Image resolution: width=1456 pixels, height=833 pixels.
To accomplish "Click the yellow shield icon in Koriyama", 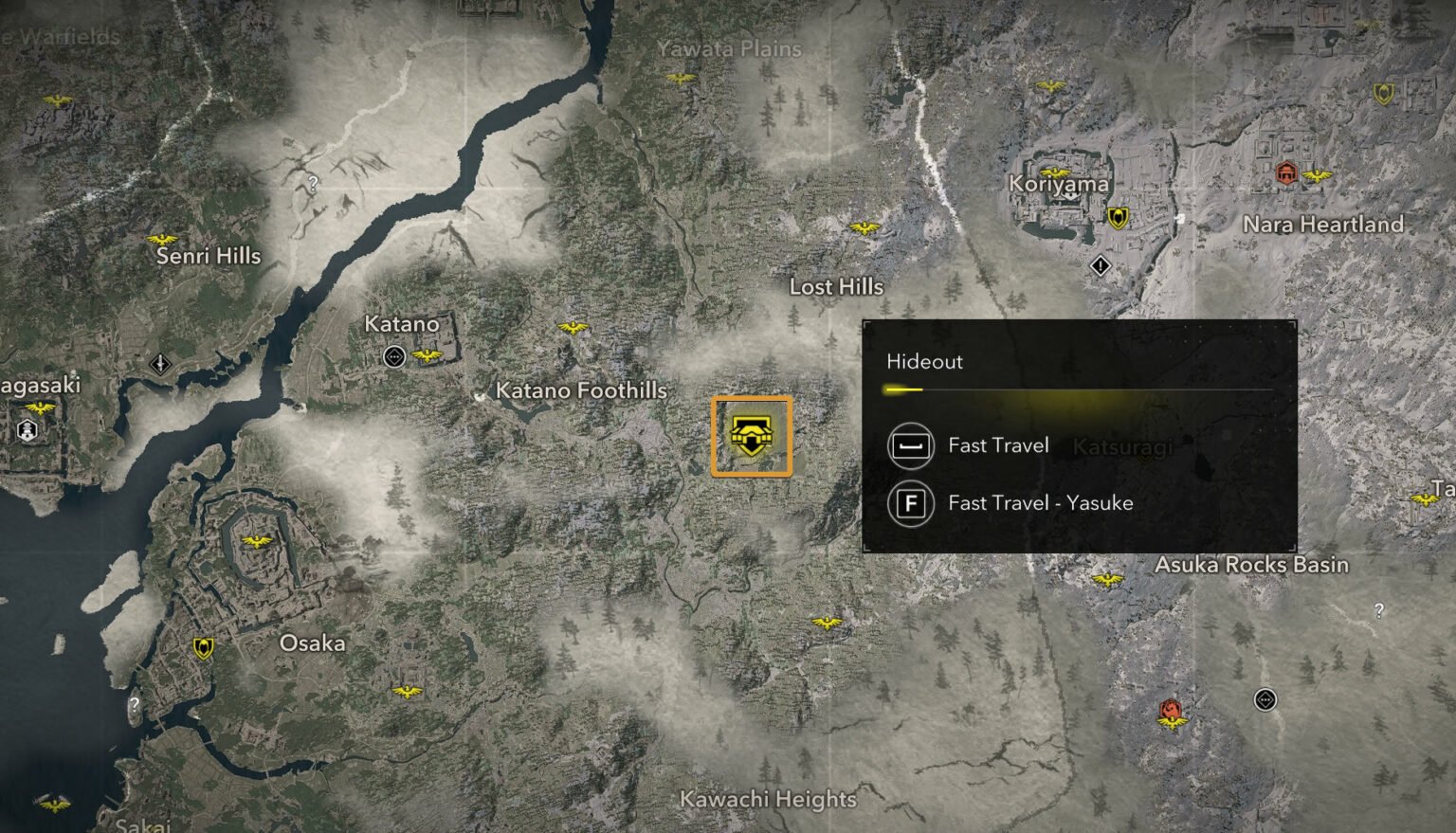I will click(1119, 220).
